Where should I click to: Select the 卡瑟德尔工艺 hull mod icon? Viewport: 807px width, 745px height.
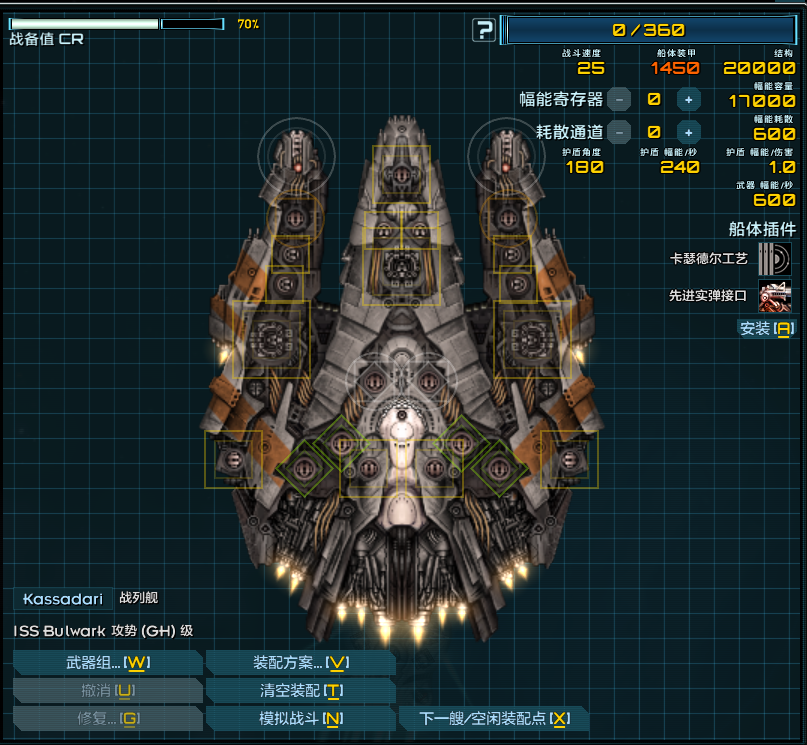(774, 258)
